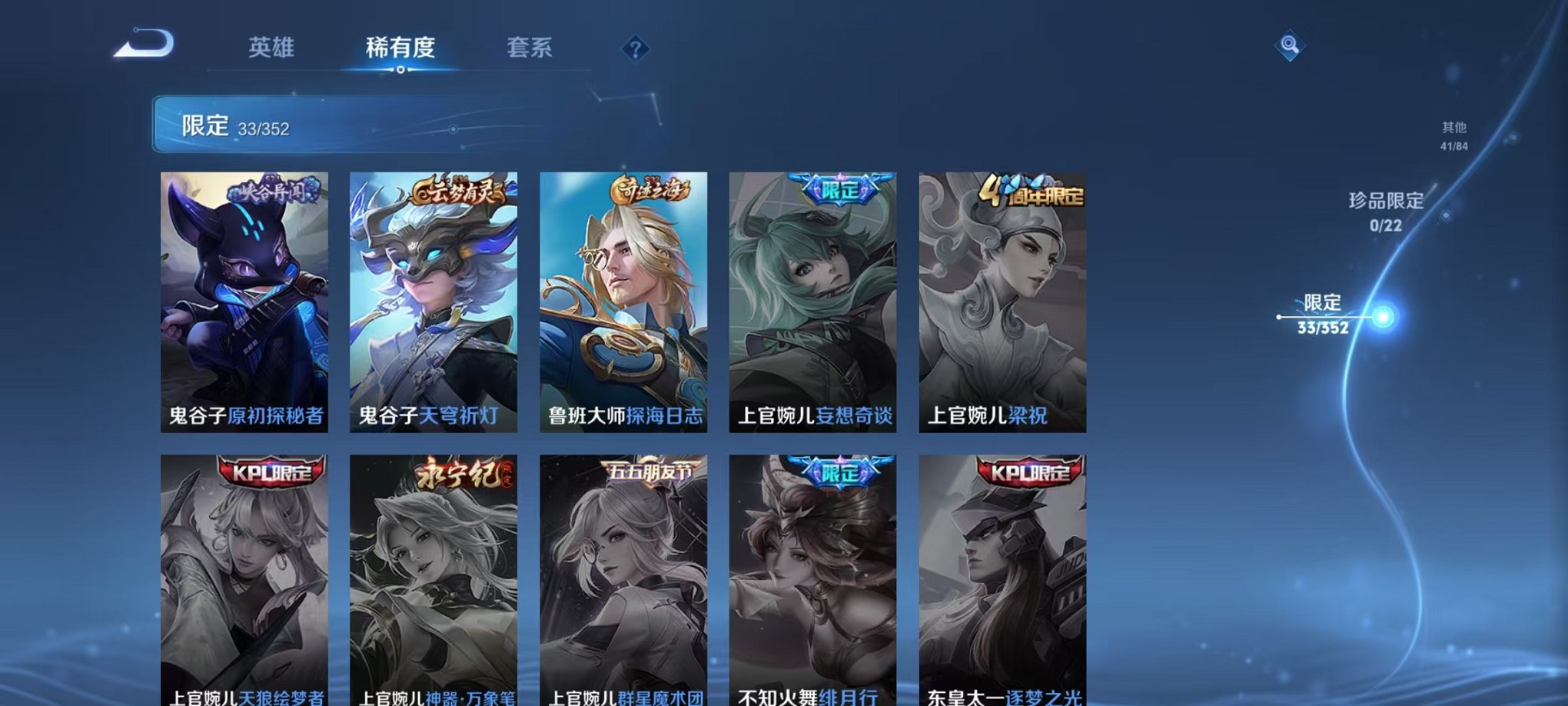
Task: Switch to the 套系 tab
Action: 538,48
